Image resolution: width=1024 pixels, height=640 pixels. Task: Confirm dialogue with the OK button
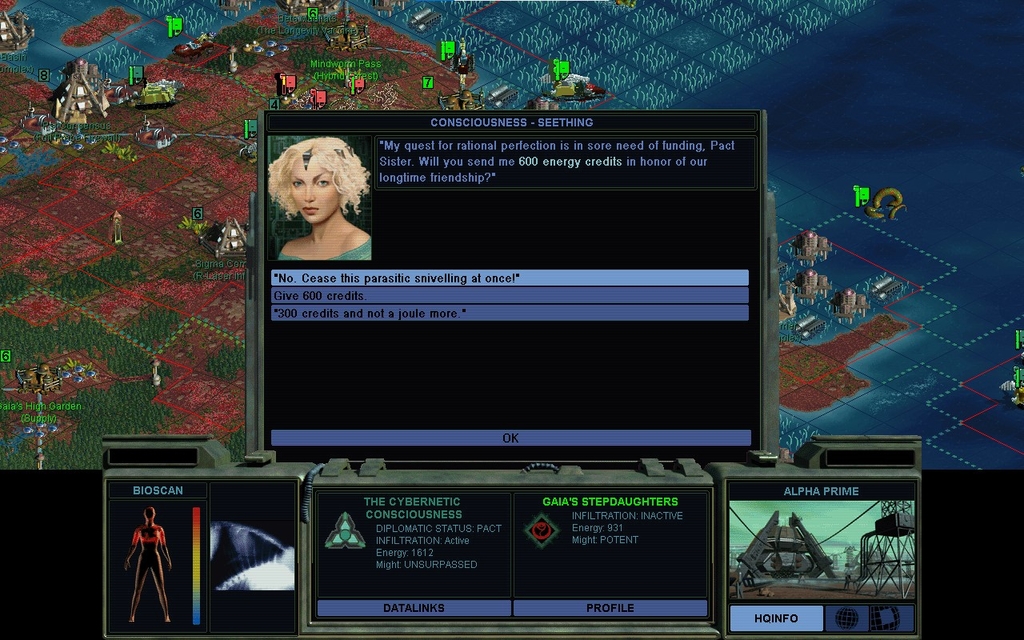[510, 438]
